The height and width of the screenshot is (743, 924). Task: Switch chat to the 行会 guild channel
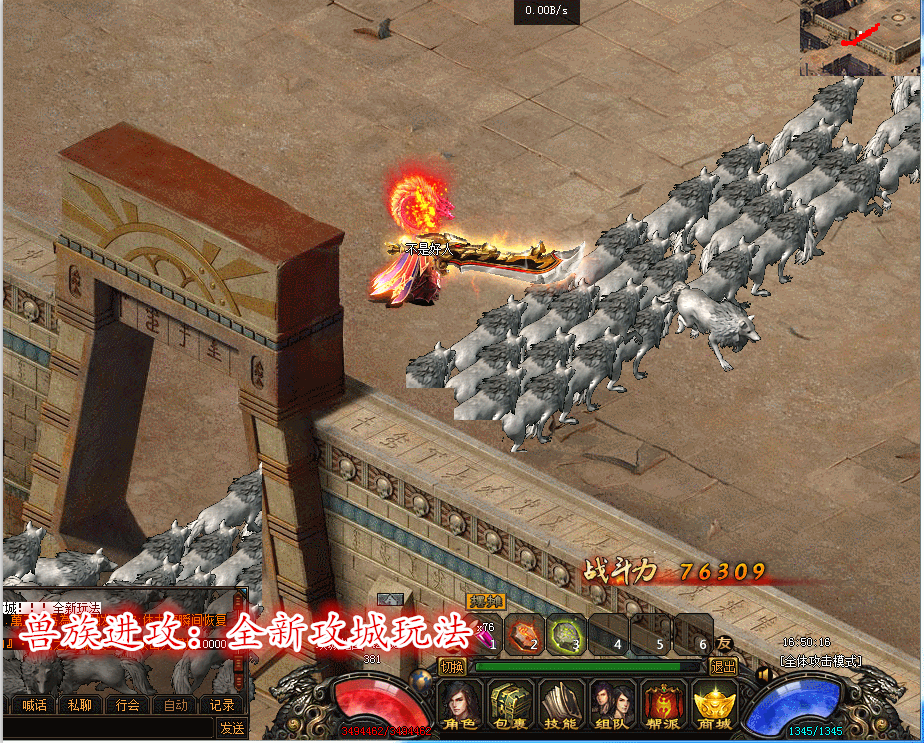pos(128,705)
